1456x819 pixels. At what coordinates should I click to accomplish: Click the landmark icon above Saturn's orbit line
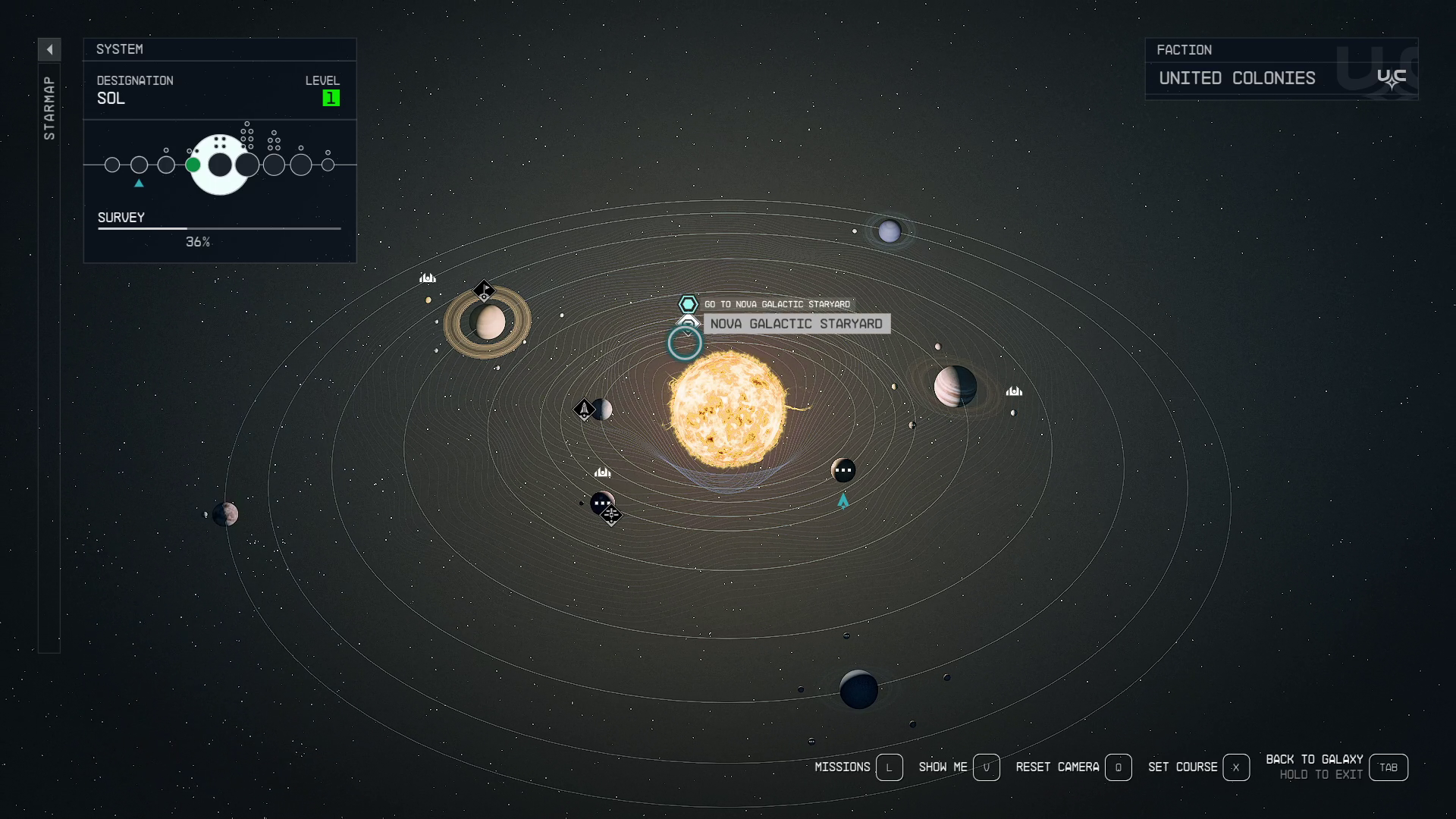pyautogui.click(x=428, y=278)
